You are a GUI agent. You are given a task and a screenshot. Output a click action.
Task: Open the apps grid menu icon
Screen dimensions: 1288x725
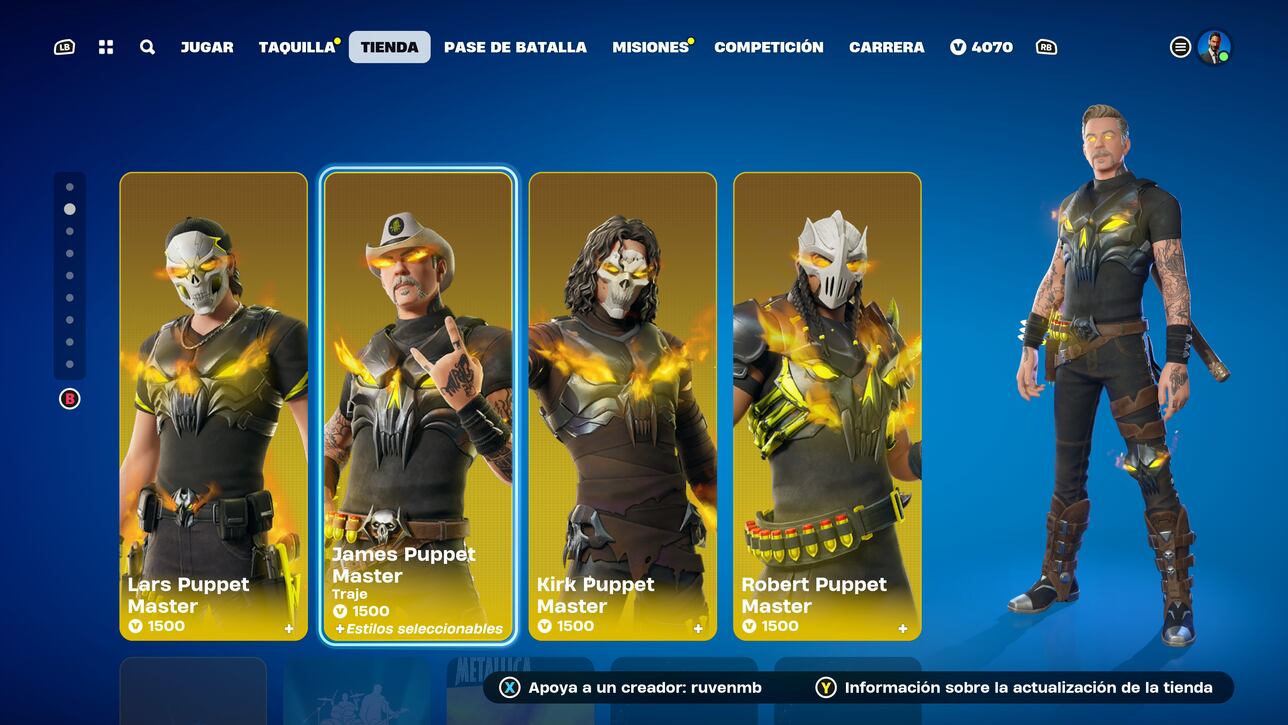click(105, 46)
